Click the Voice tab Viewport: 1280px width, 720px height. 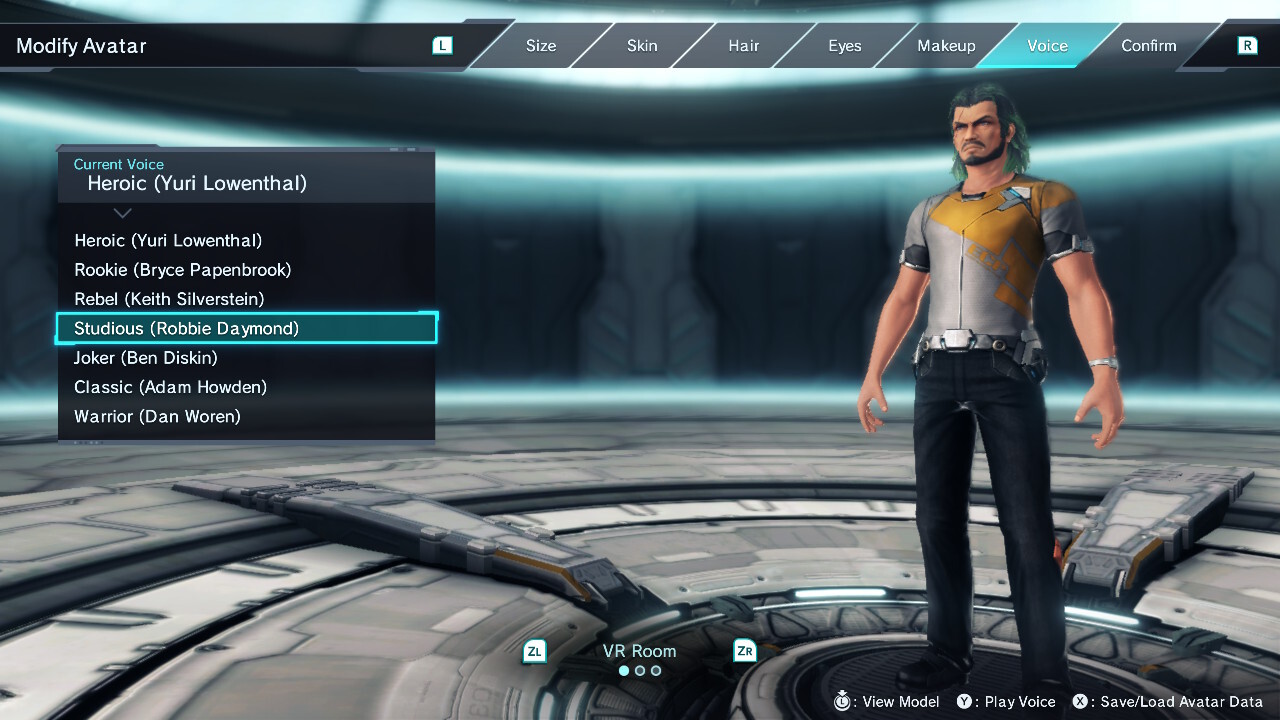tap(1047, 46)
